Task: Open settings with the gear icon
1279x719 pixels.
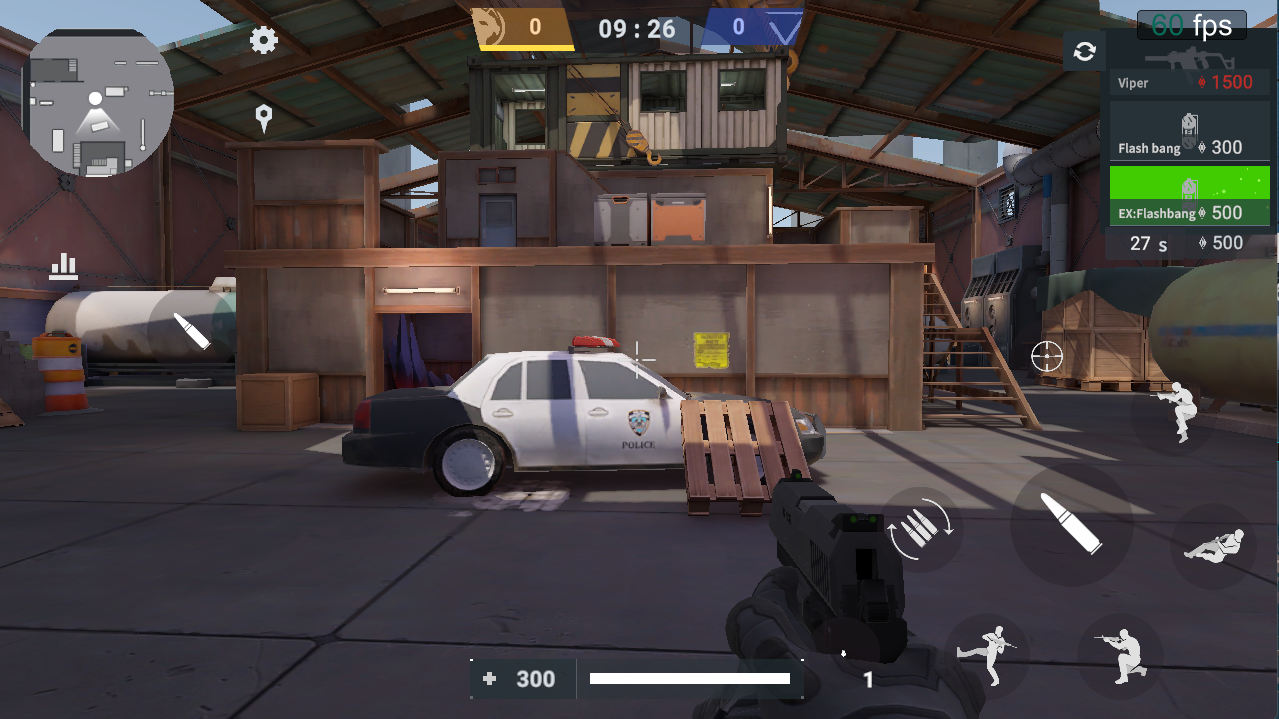Action: pos(264,40)
